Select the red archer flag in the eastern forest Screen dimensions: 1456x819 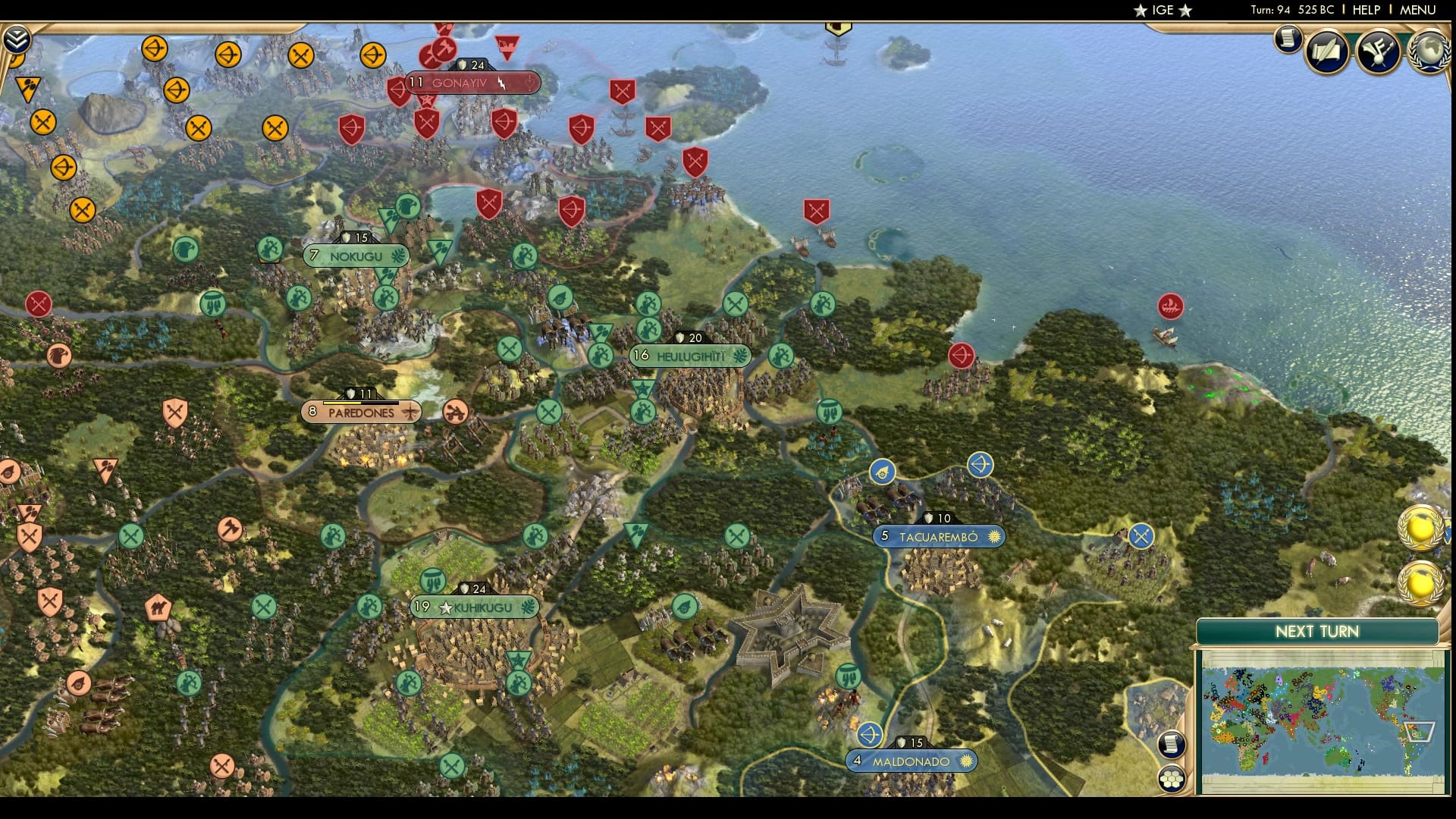point(962,353)
